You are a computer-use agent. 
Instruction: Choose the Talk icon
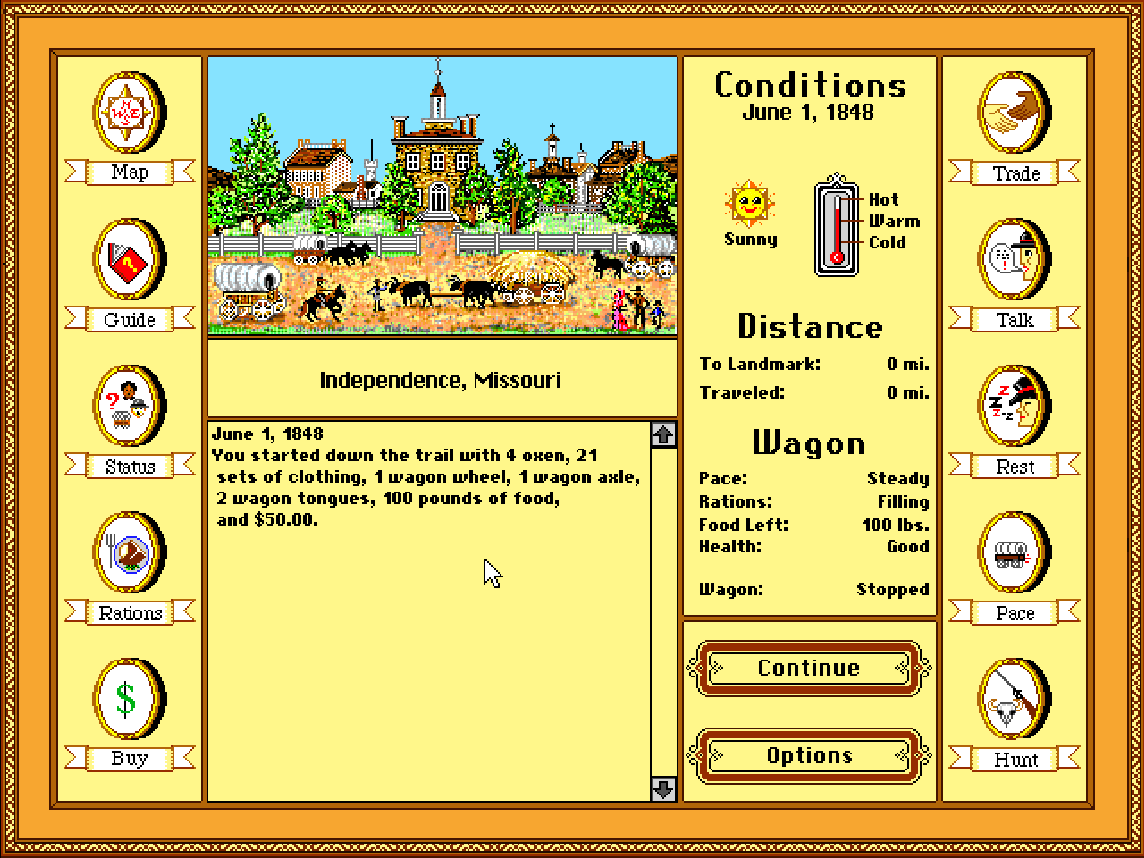tap(1014, 260)
